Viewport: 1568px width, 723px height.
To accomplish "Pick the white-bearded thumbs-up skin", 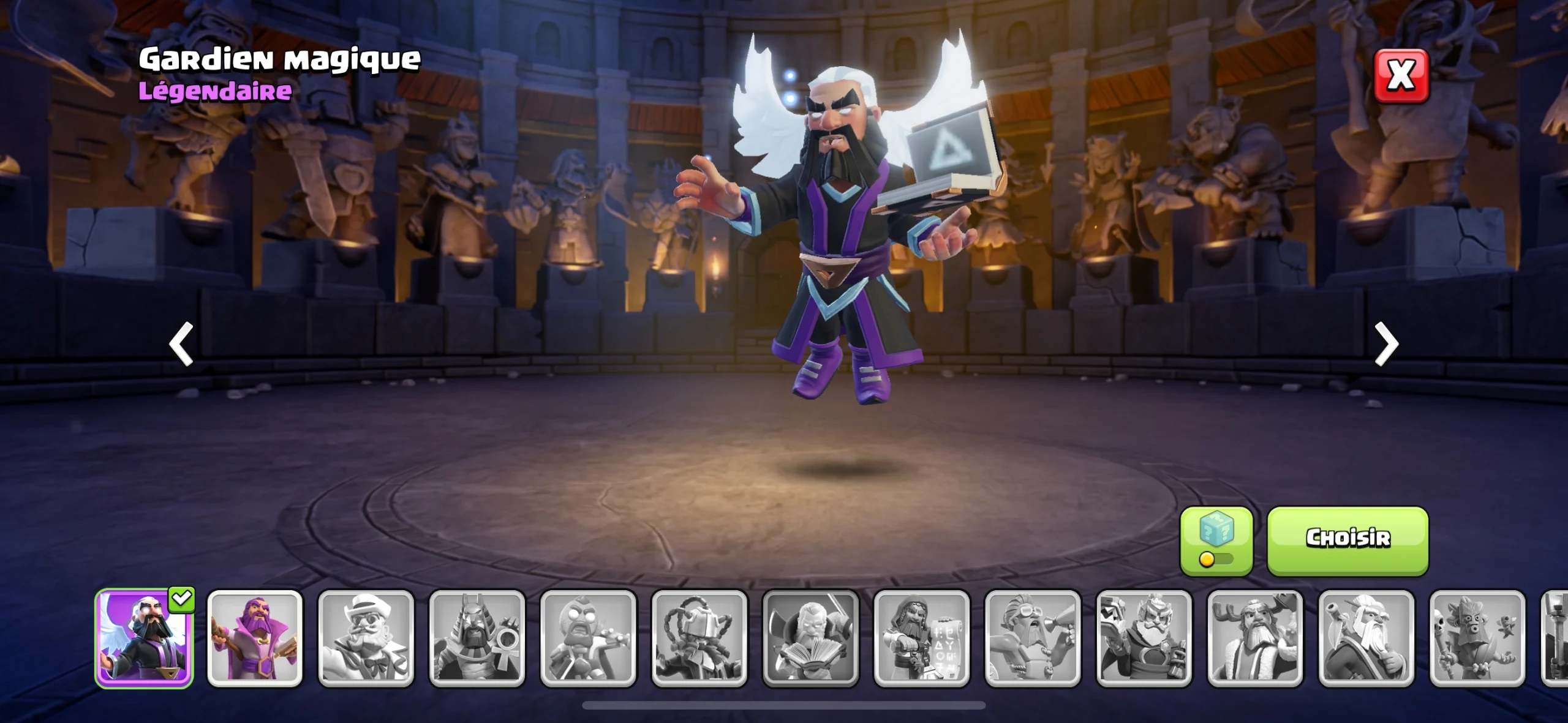I will point(1366,639).
